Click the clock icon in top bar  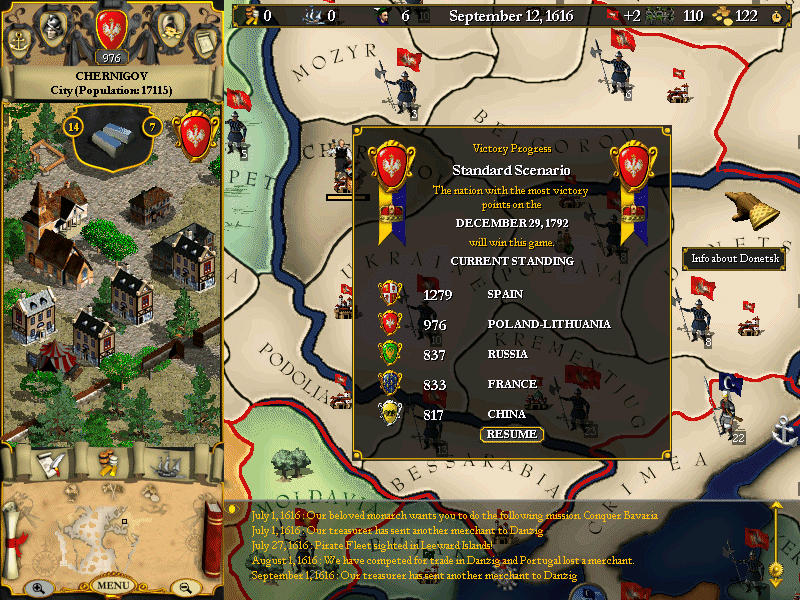coord(776,16)
